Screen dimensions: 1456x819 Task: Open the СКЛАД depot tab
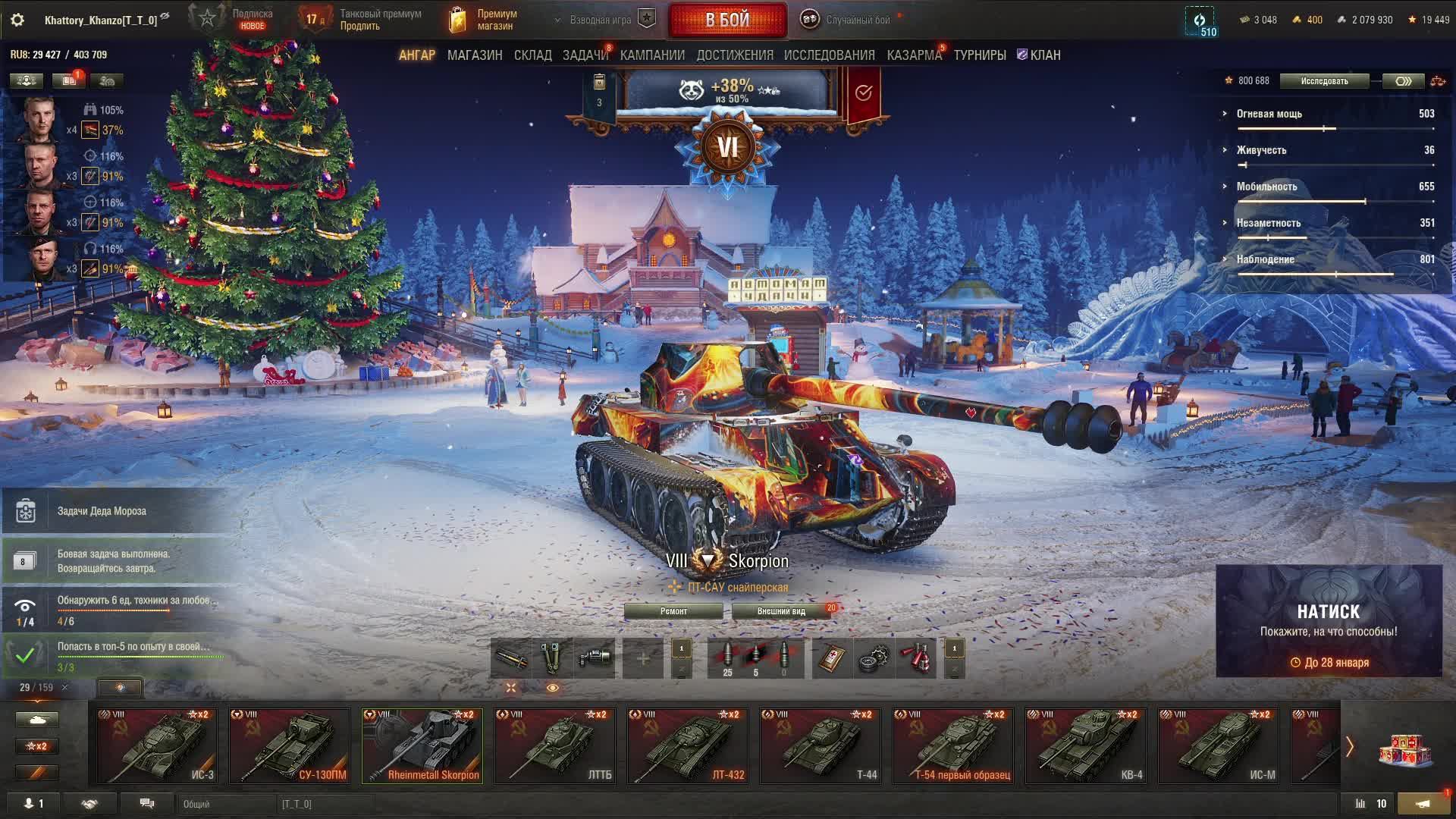tap(532, 55)
